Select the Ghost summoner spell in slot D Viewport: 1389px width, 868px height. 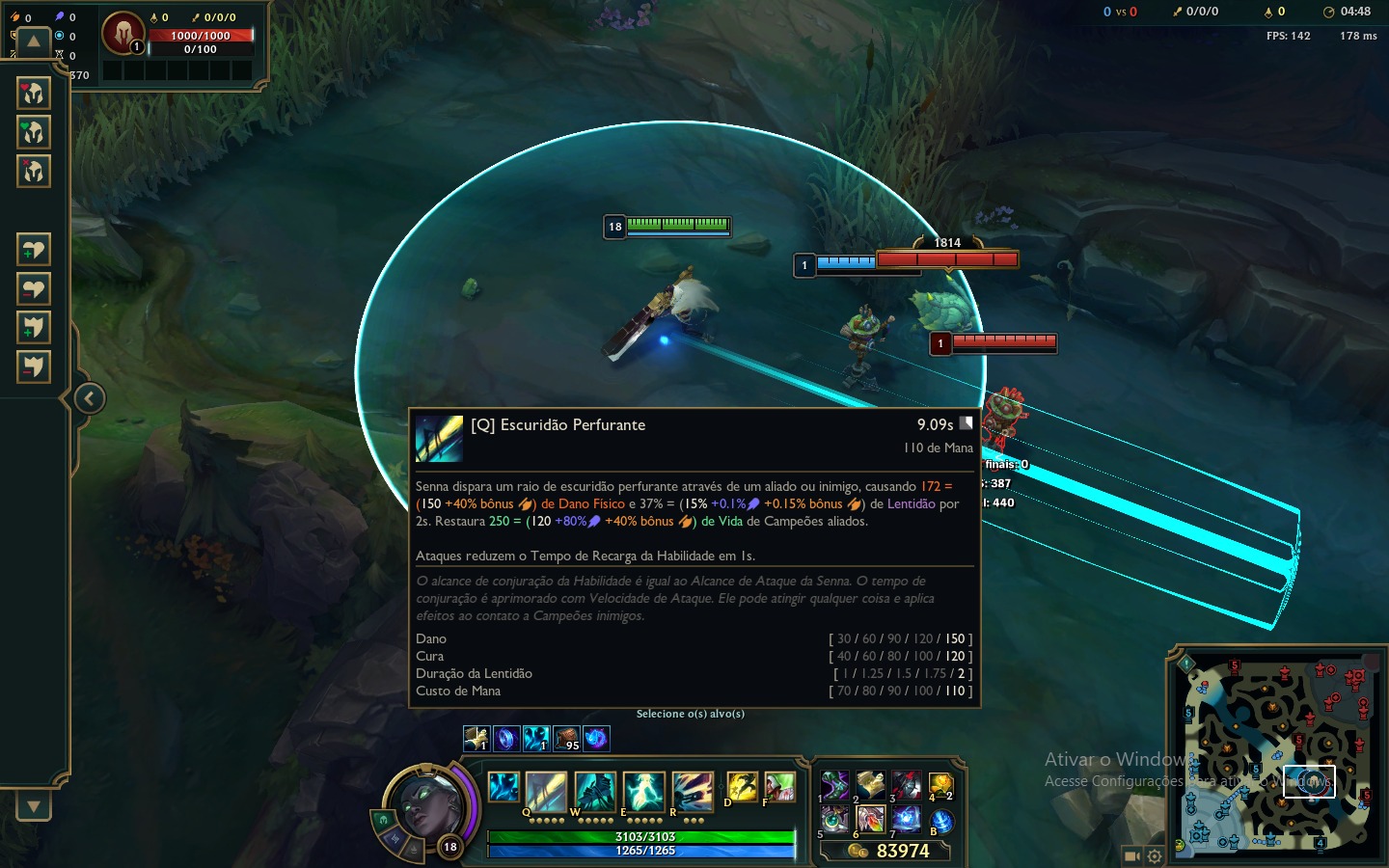pos(742,786)
